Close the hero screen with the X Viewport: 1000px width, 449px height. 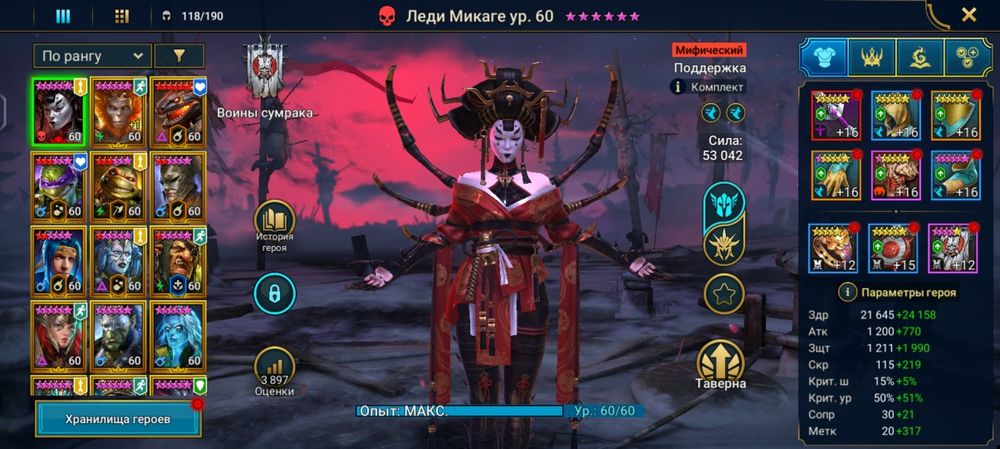click(x=968, y=15)
